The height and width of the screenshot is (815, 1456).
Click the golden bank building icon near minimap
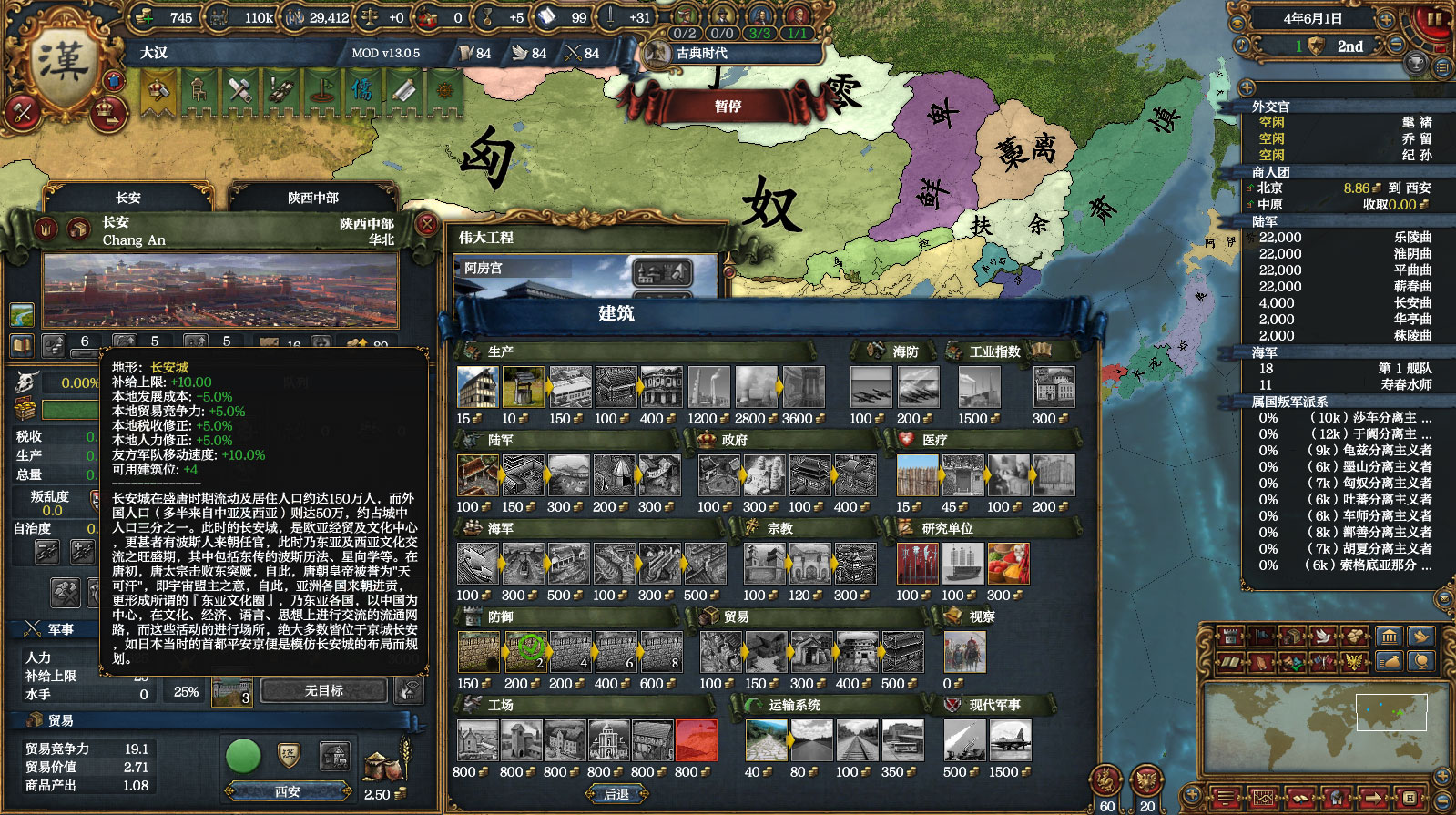coord(1390,636)
